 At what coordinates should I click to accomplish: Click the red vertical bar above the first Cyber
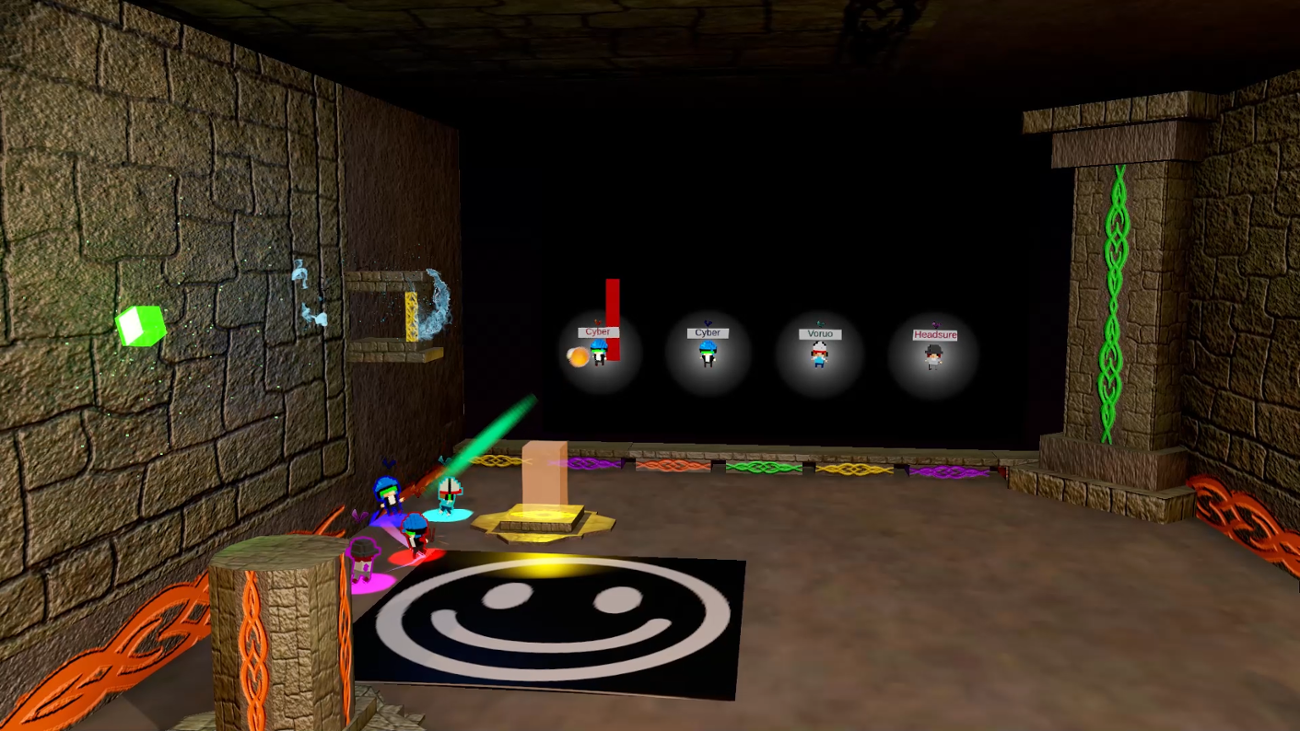click(x=612, y=300)
